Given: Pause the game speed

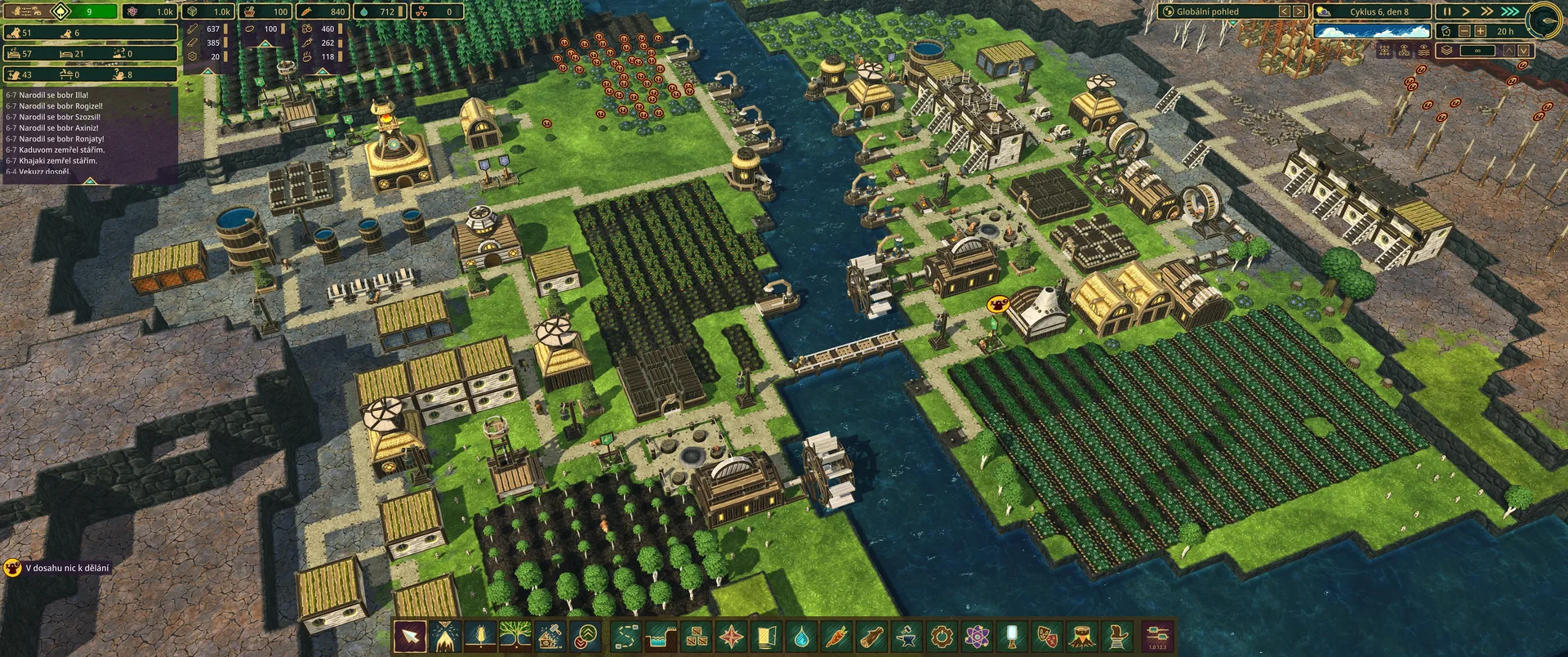Looking at the screenshot, I should [x=1447, y=11].
